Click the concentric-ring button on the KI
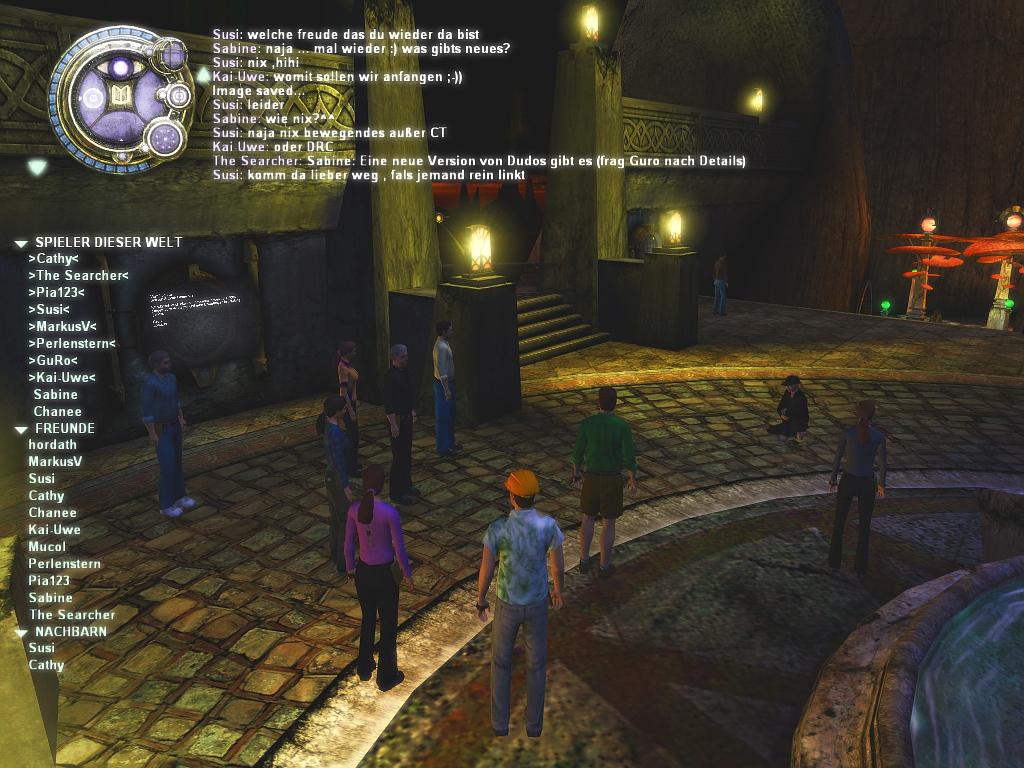 click(x=179, y=96)
